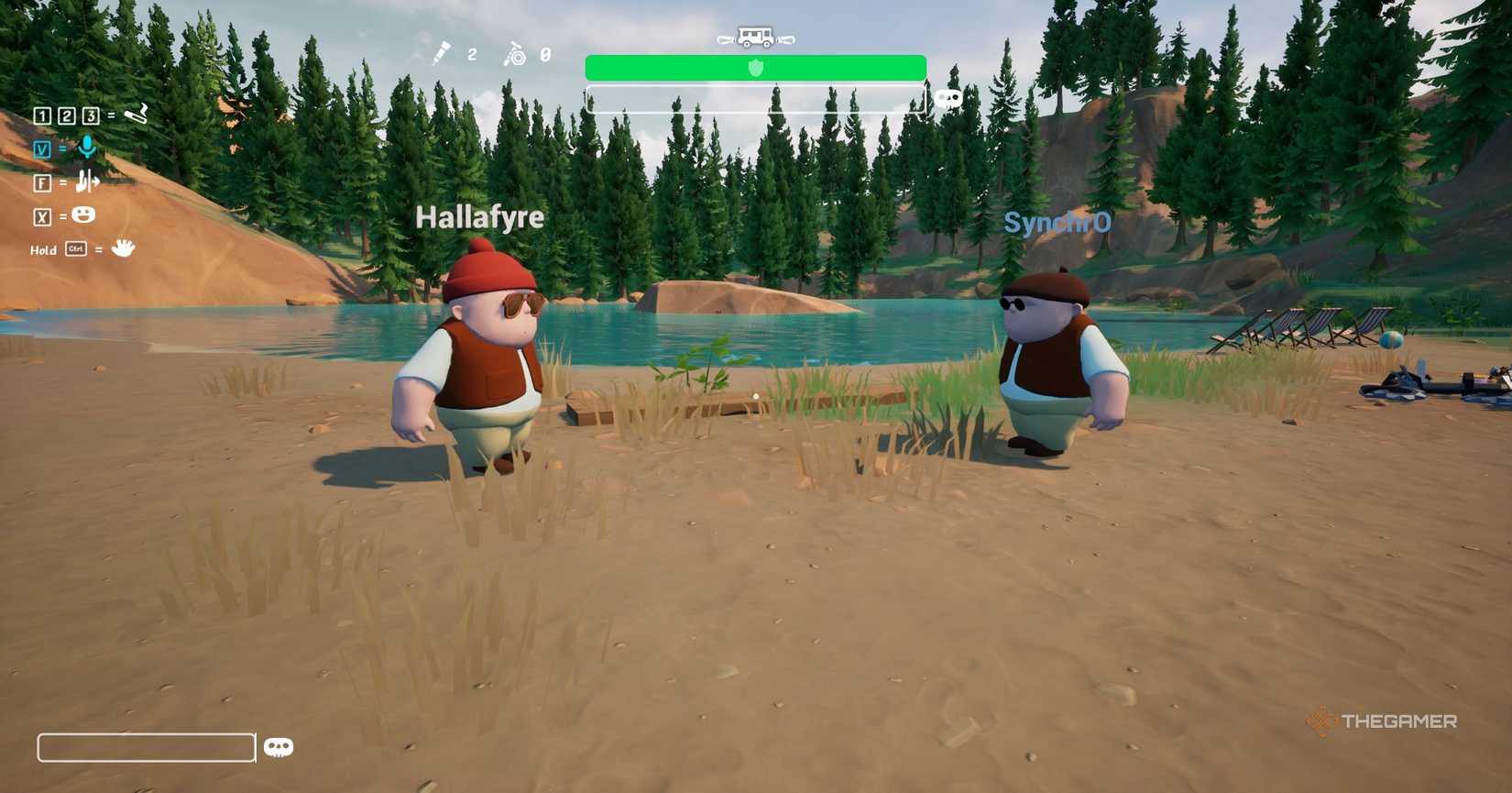Toggle the voice chat microphone icon
The width and height of the screenshot is (1512, 793).
click(x=87, y=147)
